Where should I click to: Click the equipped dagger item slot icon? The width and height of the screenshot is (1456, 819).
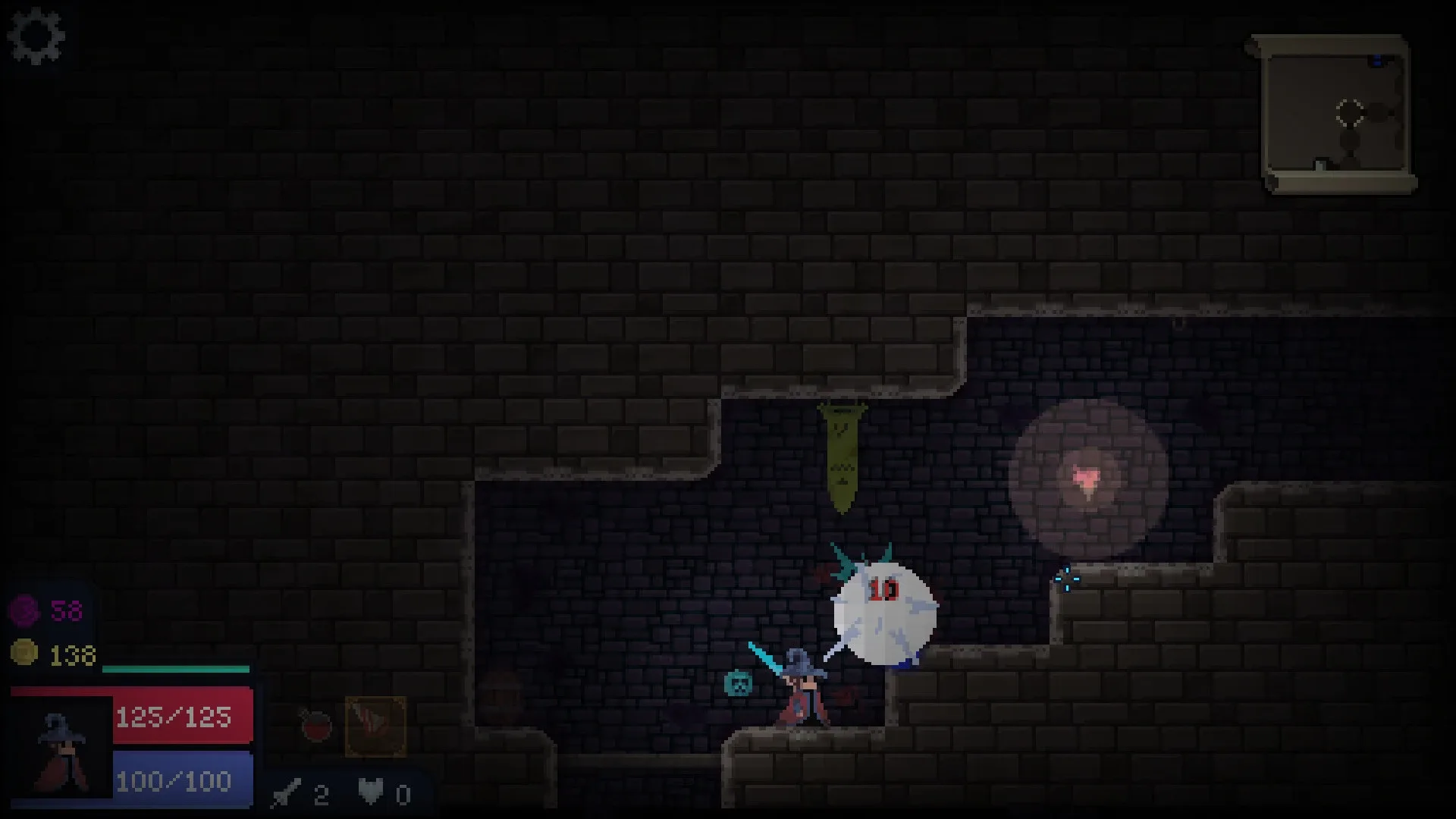pos(377,726)
